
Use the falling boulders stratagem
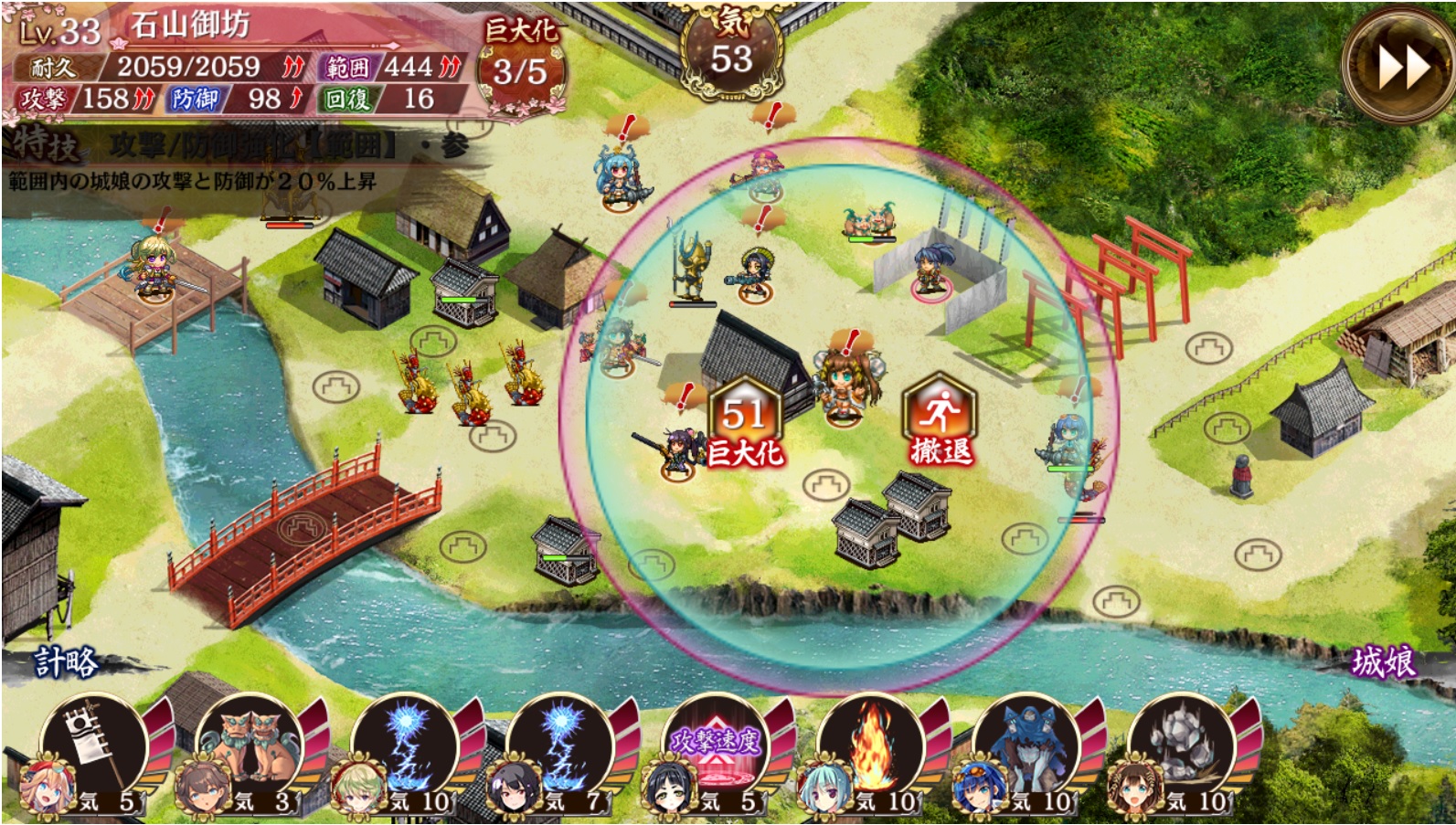pos(1182,745)
